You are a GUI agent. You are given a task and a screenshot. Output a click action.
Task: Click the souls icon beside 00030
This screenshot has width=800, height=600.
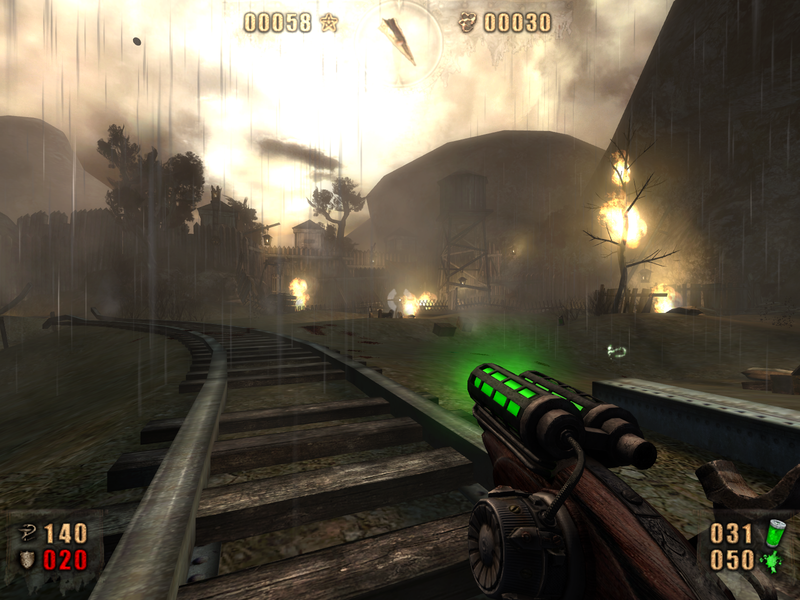(467, 22)
